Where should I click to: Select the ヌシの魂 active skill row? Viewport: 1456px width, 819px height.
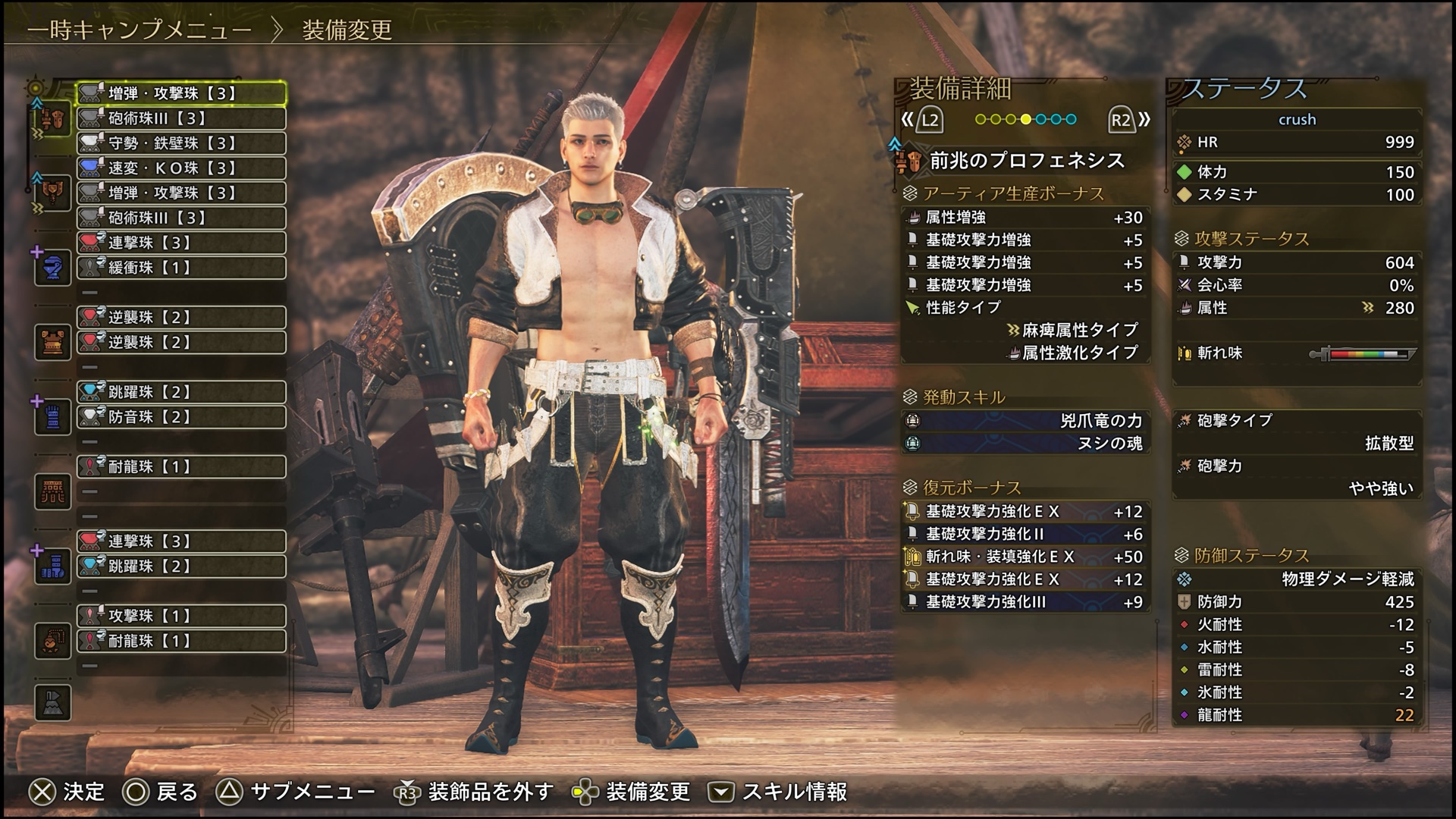1025,444
